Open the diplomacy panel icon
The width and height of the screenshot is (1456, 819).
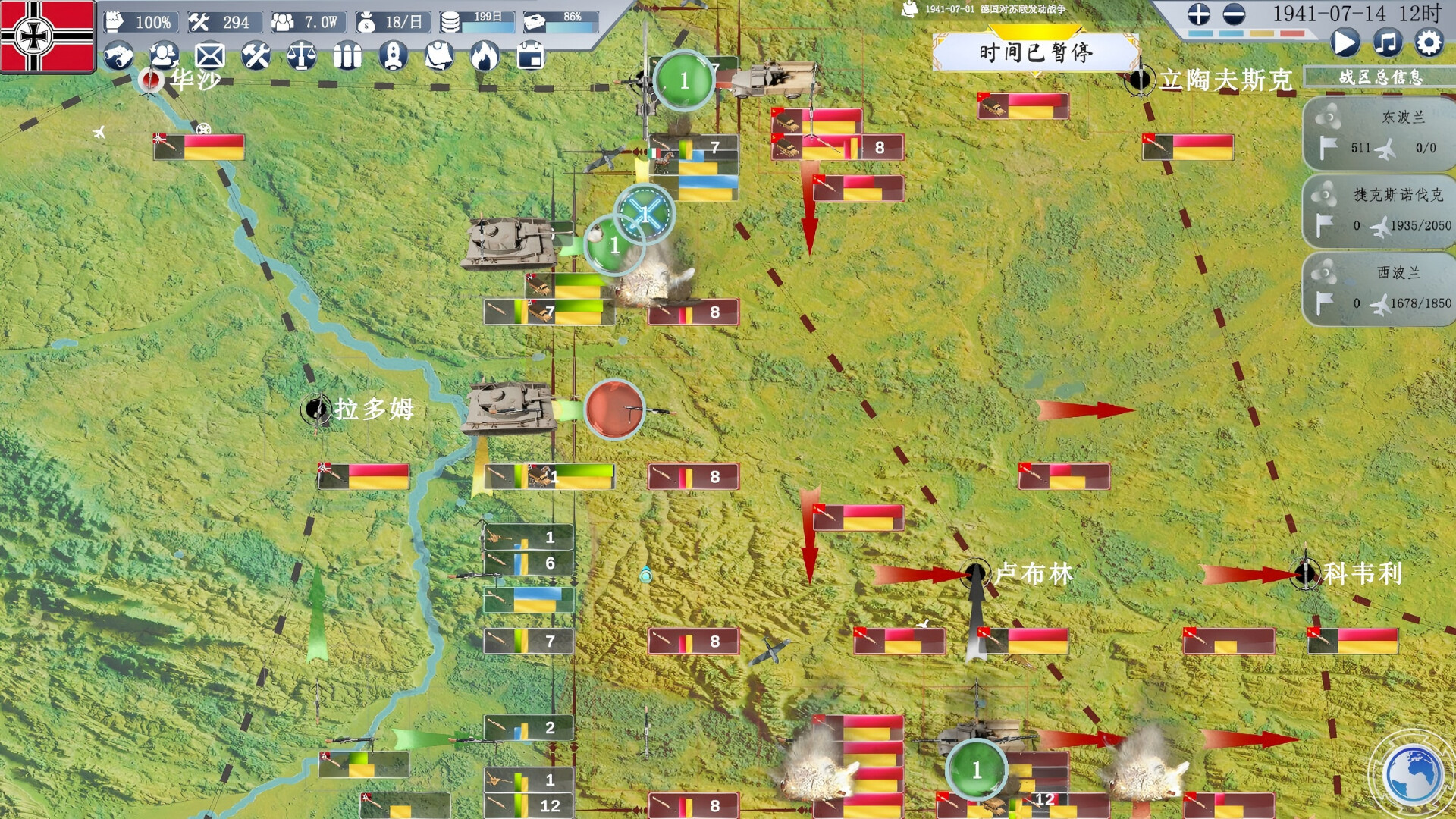165,55
